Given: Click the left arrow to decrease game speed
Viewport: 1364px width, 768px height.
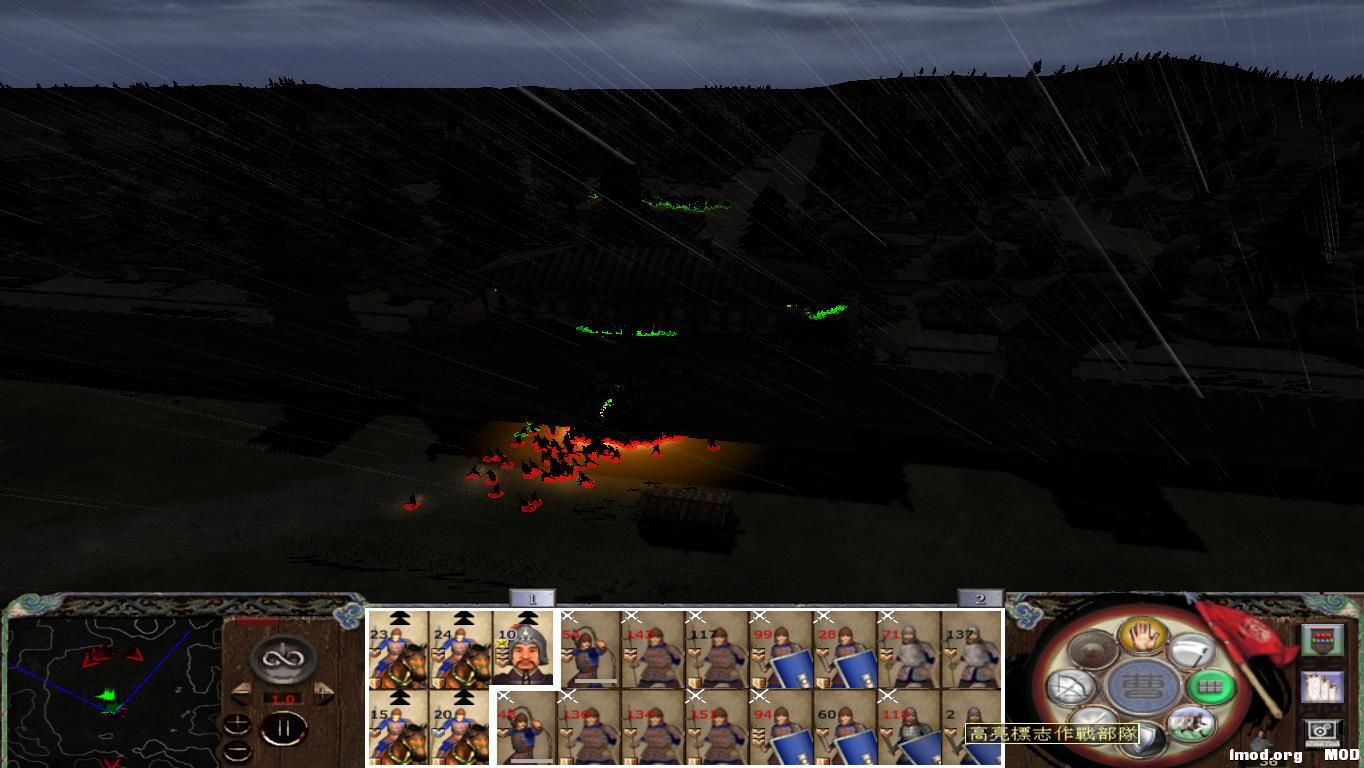Looking at the screenshot, I should 242,693.
